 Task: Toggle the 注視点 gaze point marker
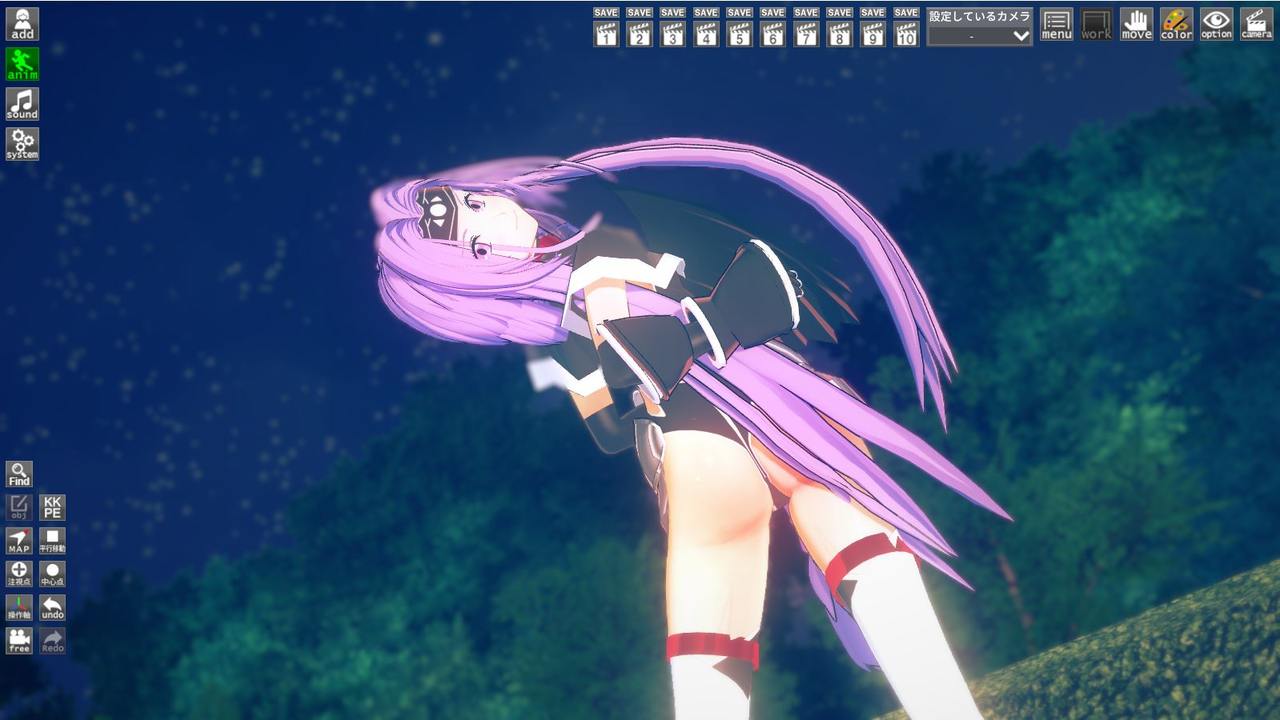(19, 574)
